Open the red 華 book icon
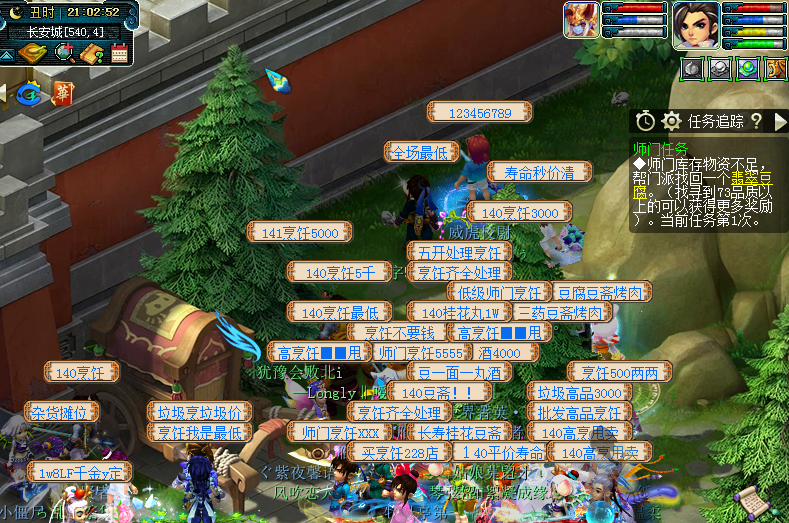Screen dimensions: 789x523 (x=62, y=93)
